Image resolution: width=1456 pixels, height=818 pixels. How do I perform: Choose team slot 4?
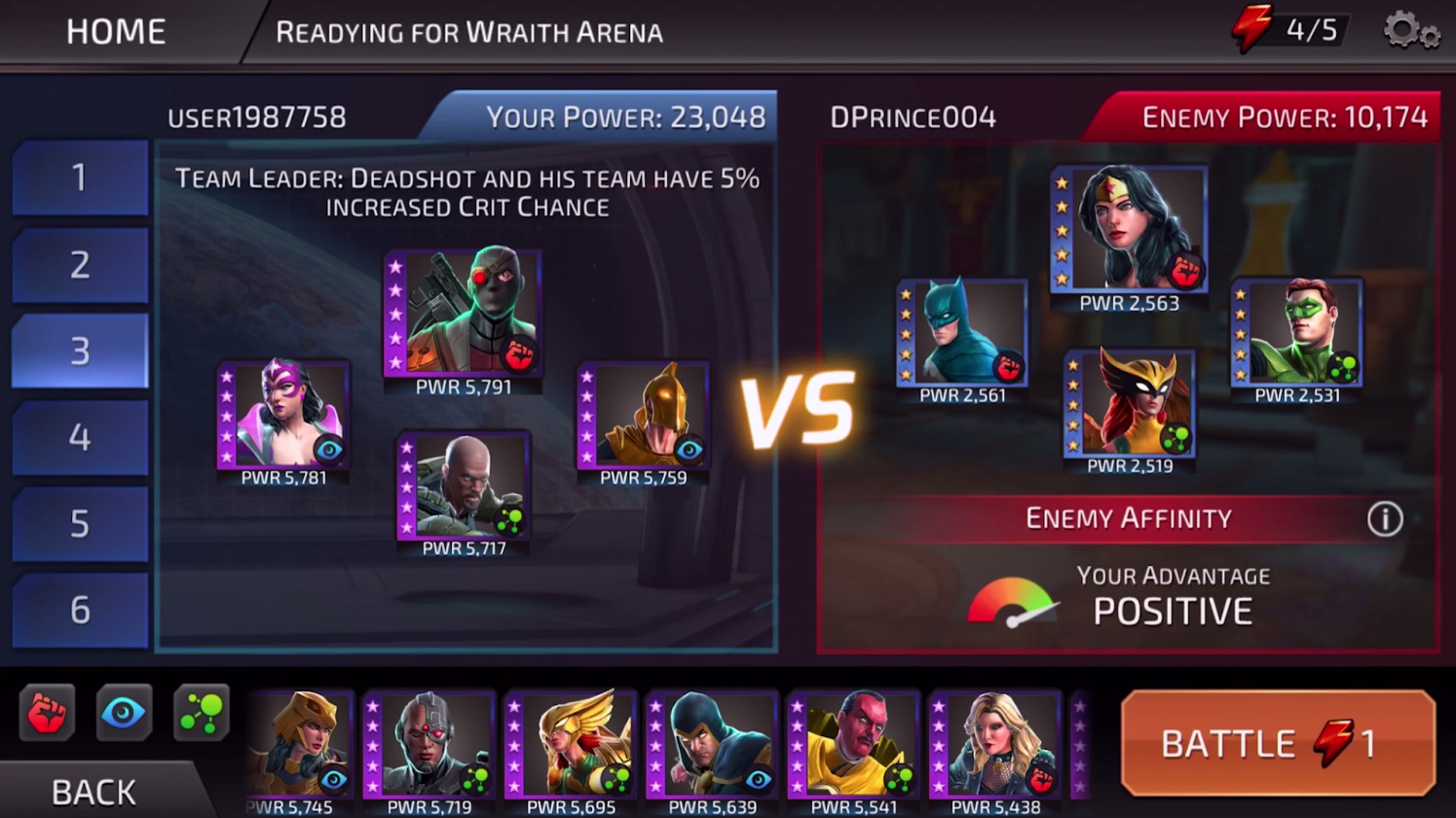click(x=80, y=437)
